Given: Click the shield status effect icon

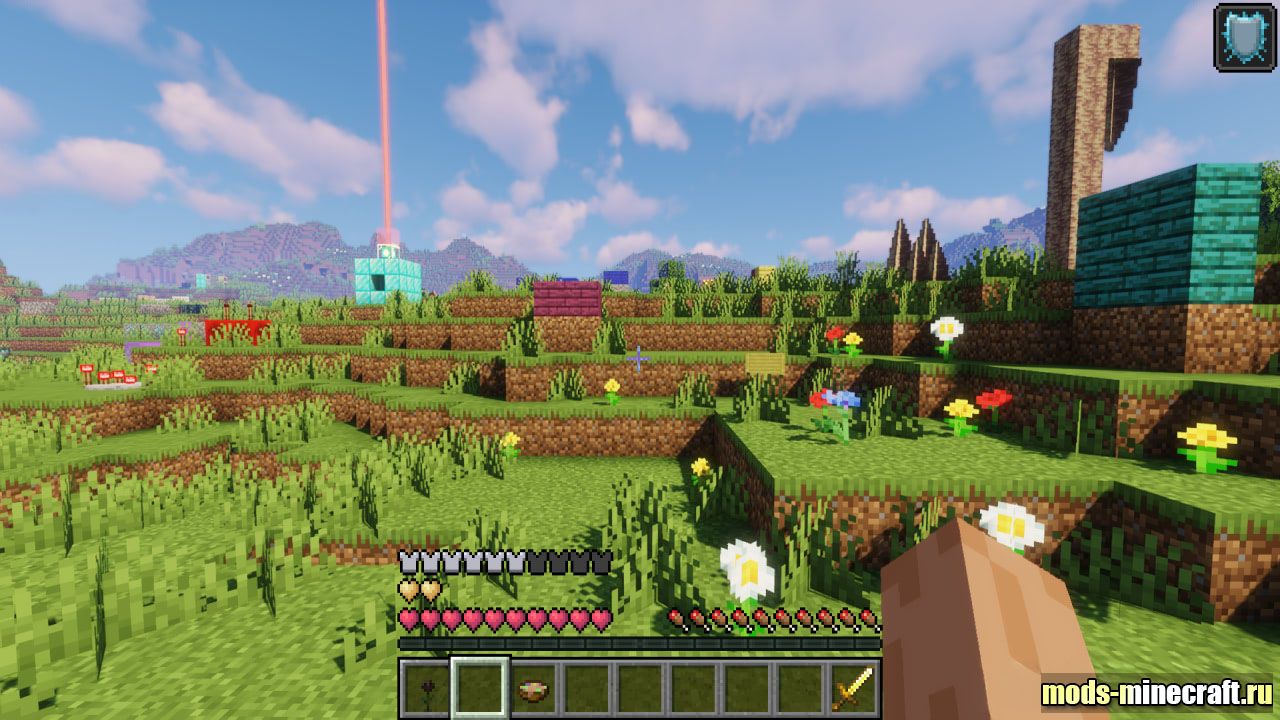Looking at the screenshot, I should tap(1244, 37).
